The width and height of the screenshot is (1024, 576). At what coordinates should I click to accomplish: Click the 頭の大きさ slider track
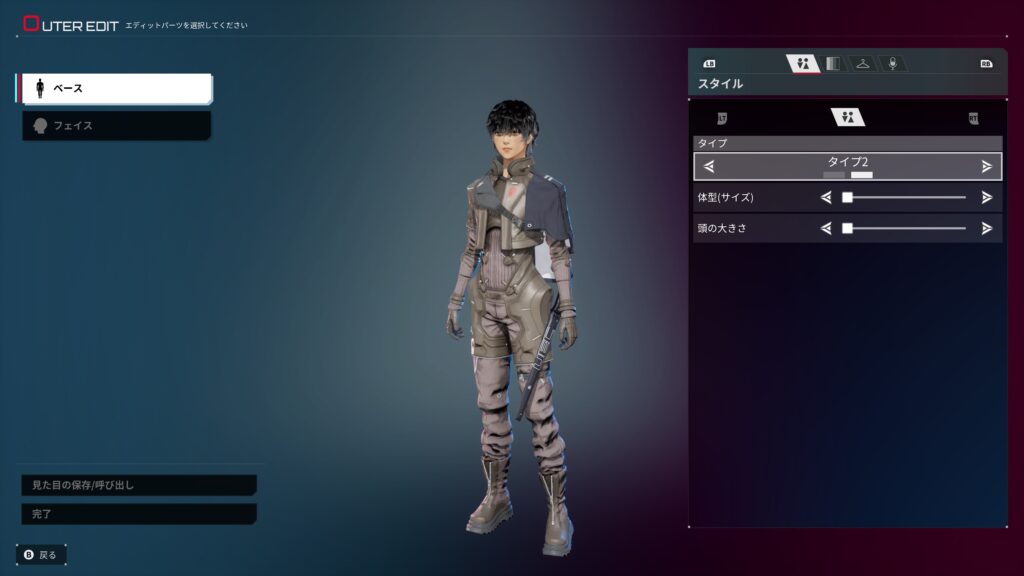pyautogui.click(x=905, y=228)
